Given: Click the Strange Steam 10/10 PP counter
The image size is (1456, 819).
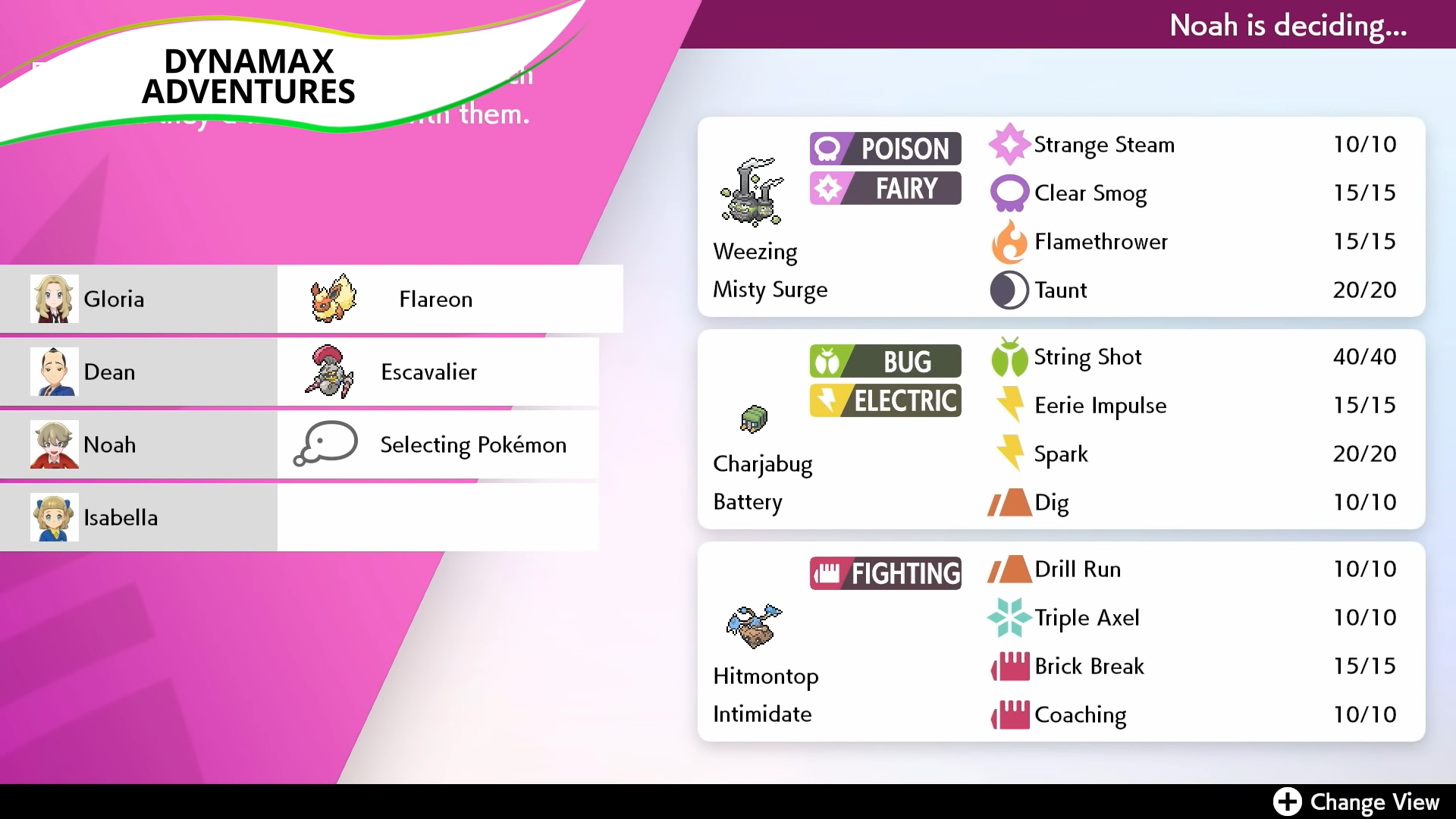Looking at the screenshot, I should coord(1364,144).
